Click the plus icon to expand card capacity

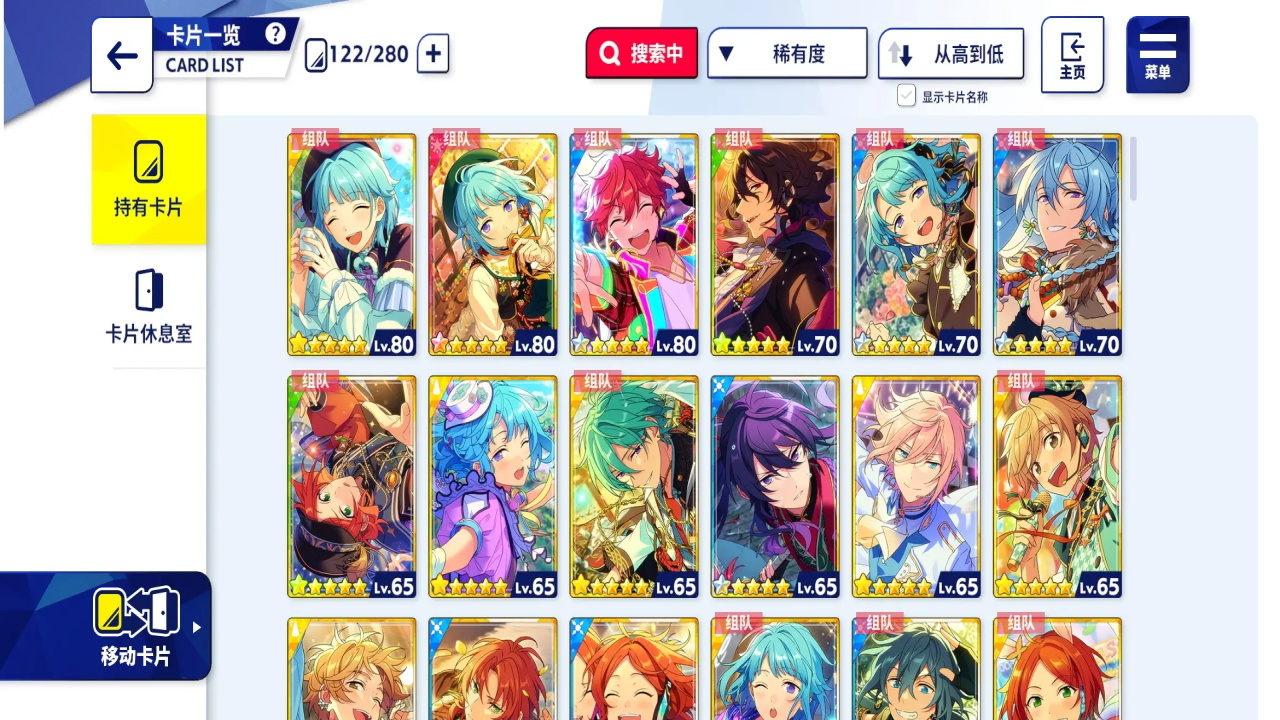point(432,55)
